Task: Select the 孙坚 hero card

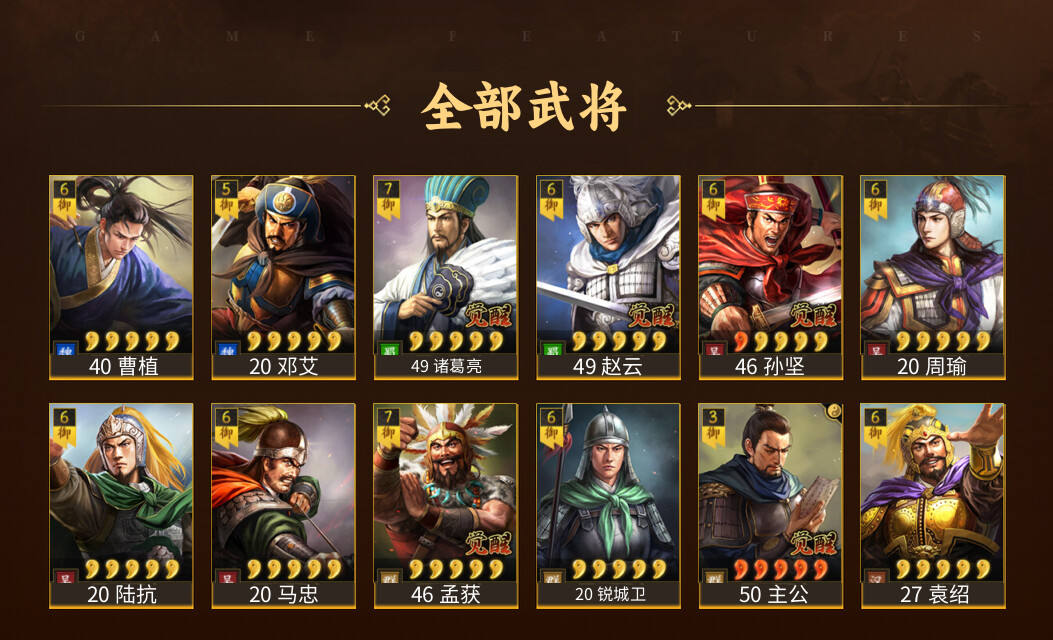Action: [x=770, y=277]
